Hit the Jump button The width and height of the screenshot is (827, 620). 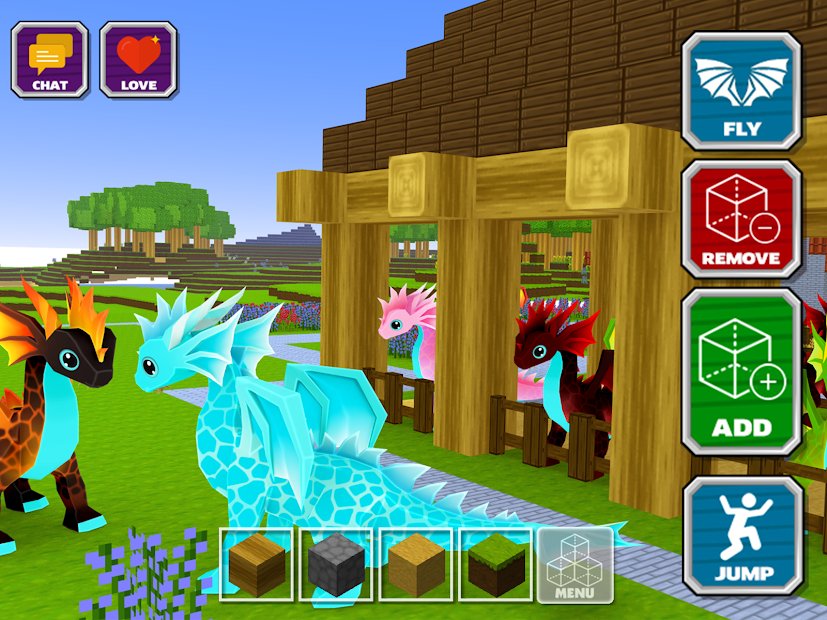pyautogui.click(x=743, y=535)
